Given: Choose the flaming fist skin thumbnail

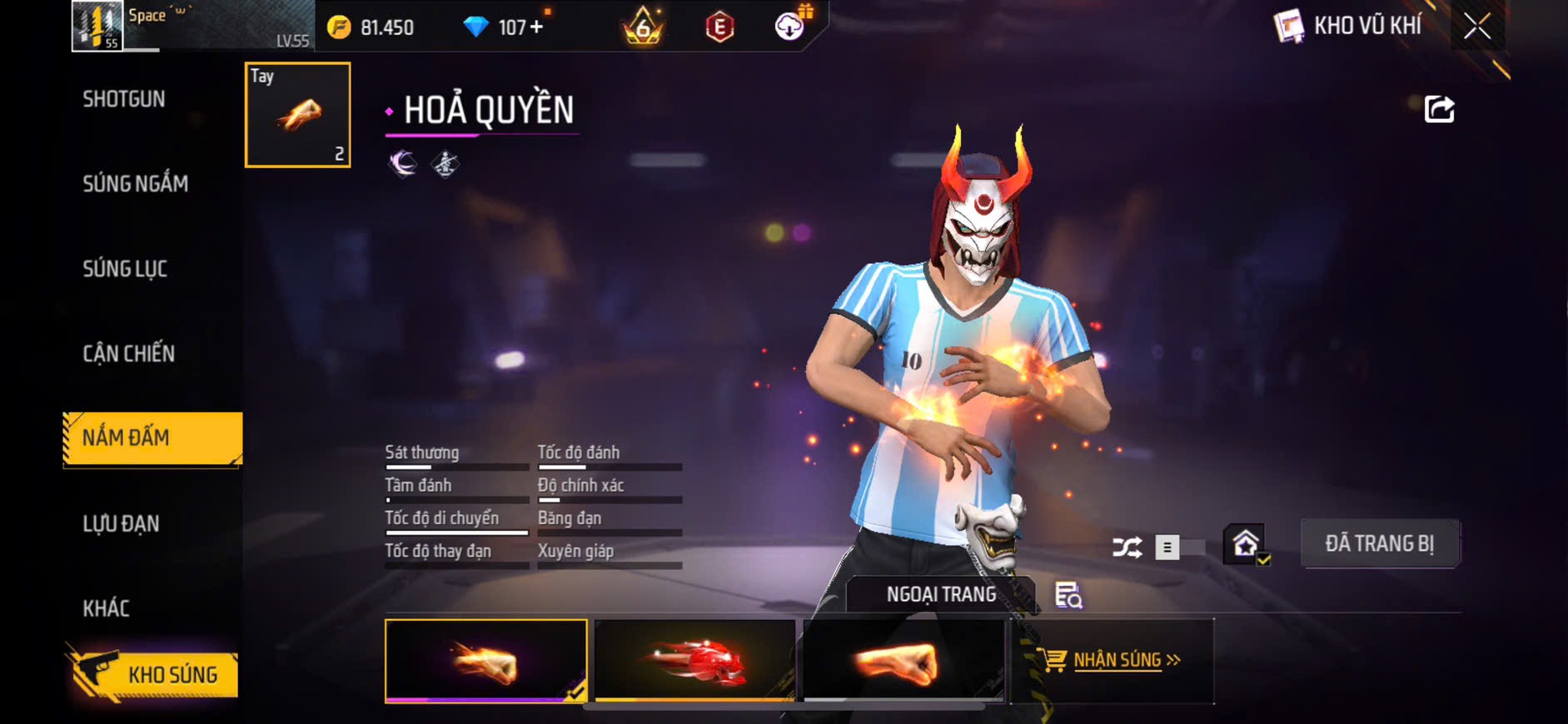Looking at the screenshot, I should pos(485,661).
